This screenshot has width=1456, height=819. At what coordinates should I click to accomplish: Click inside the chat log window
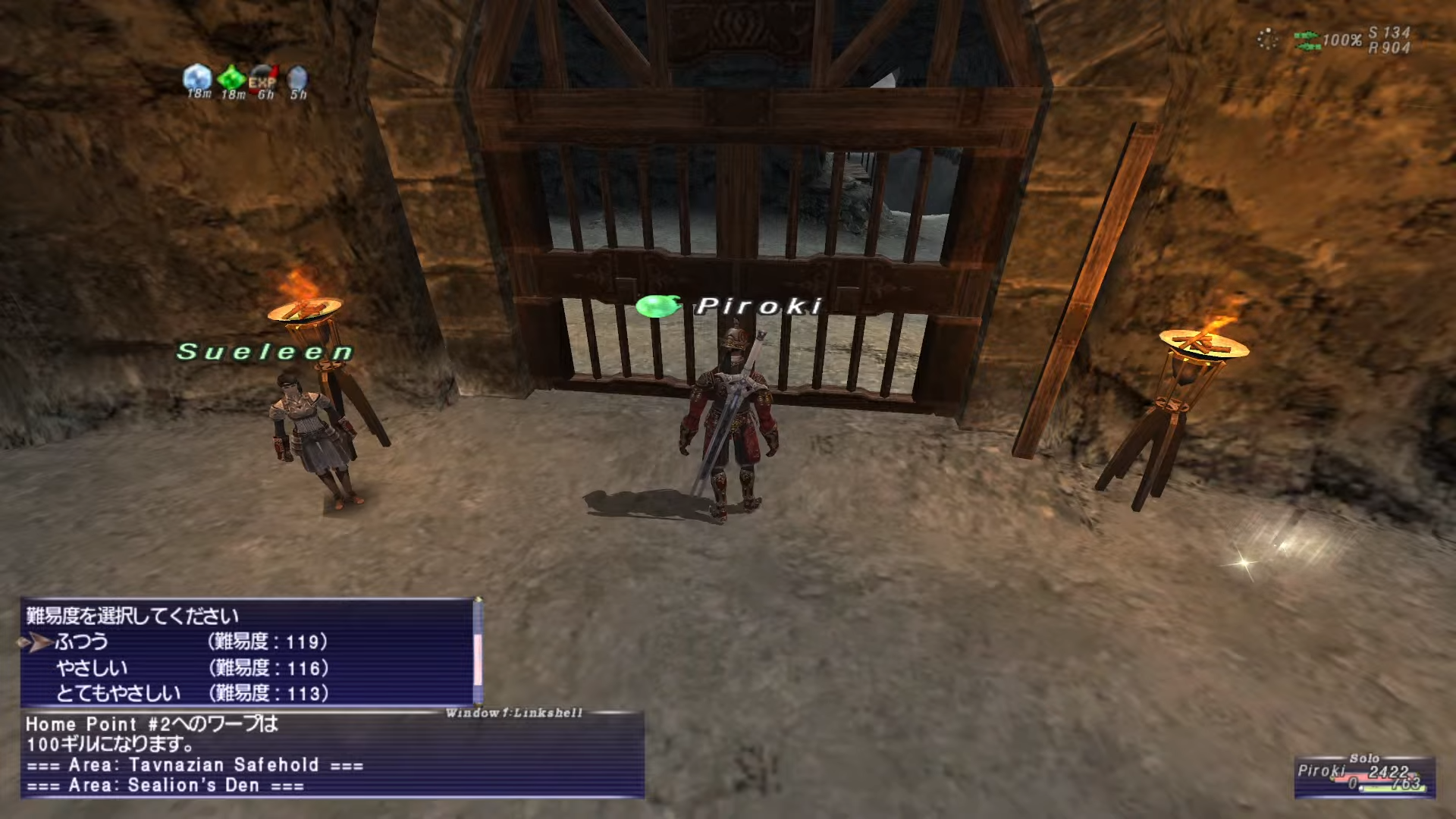coord(334,755)
